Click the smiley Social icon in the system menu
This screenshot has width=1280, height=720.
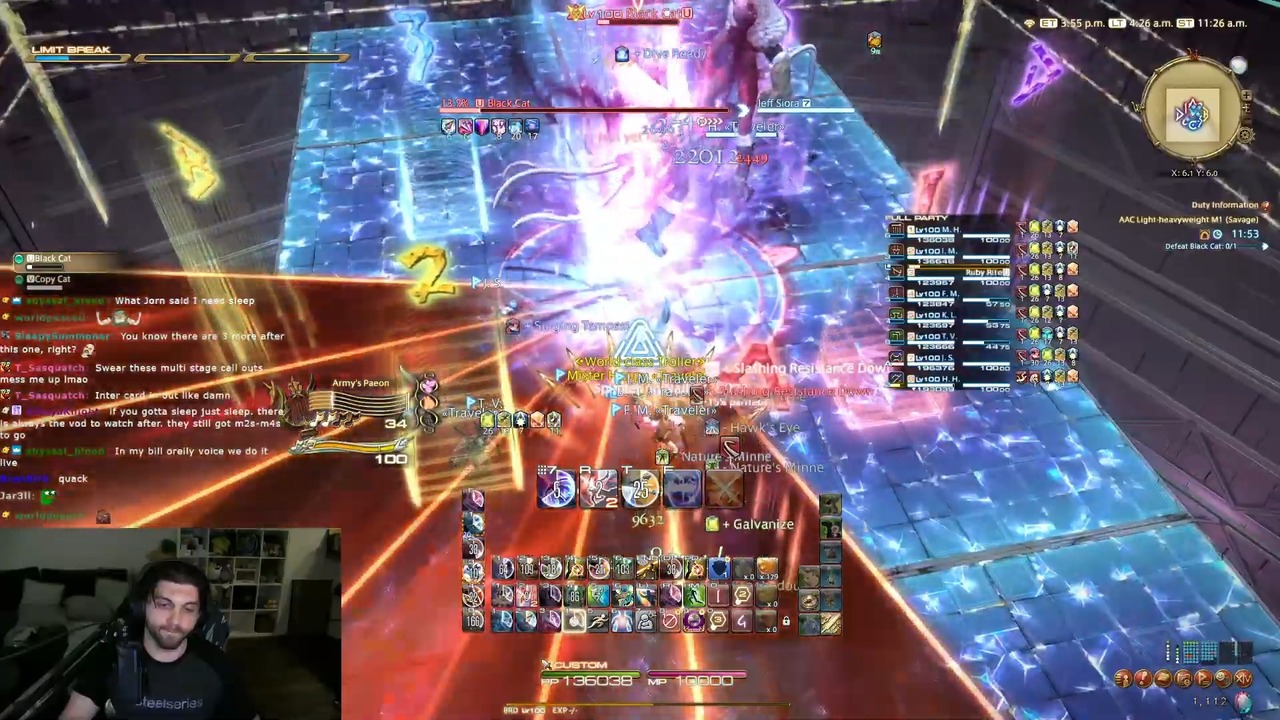point(1223,677)
